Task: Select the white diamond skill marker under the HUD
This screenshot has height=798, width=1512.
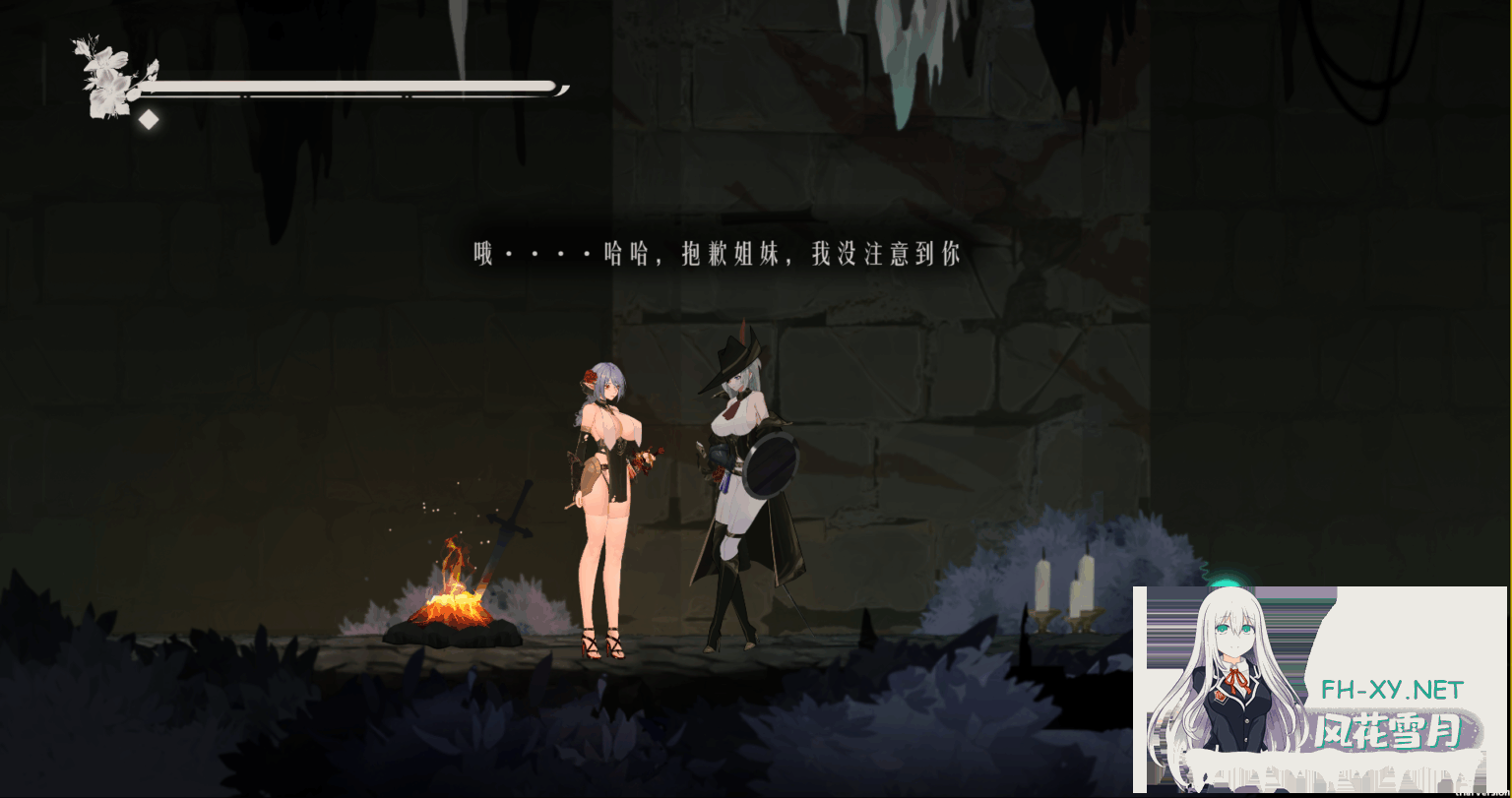Action: 149,119
